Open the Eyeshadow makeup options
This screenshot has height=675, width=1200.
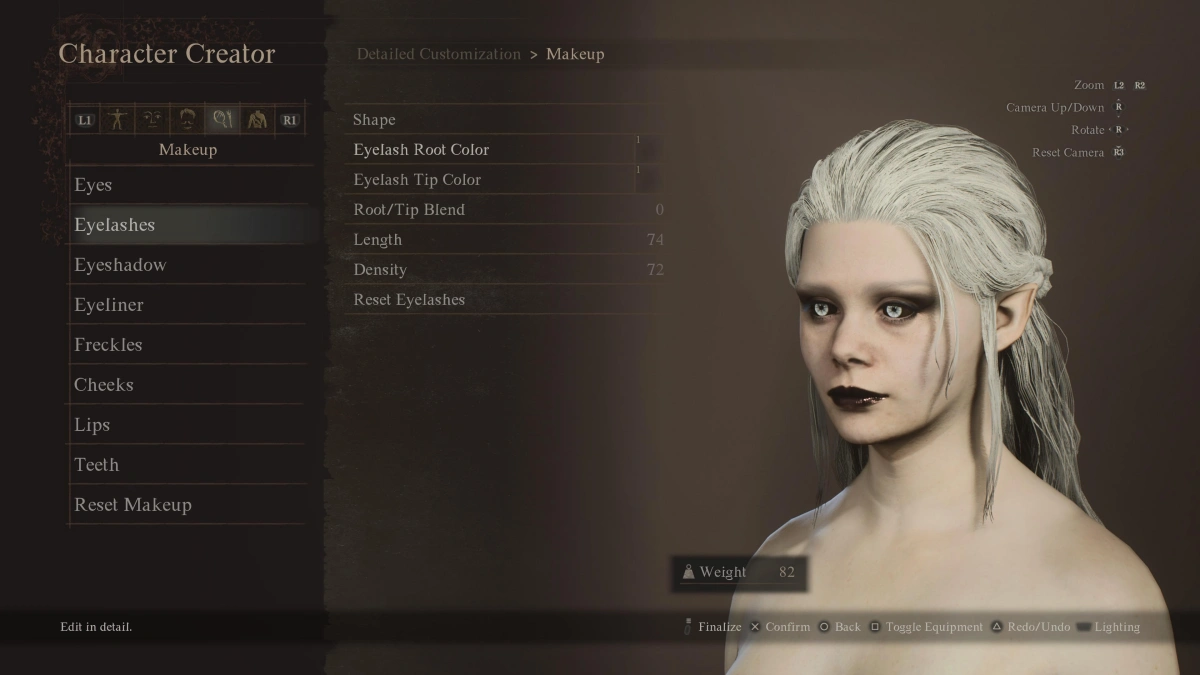click(x=120, y=265)
